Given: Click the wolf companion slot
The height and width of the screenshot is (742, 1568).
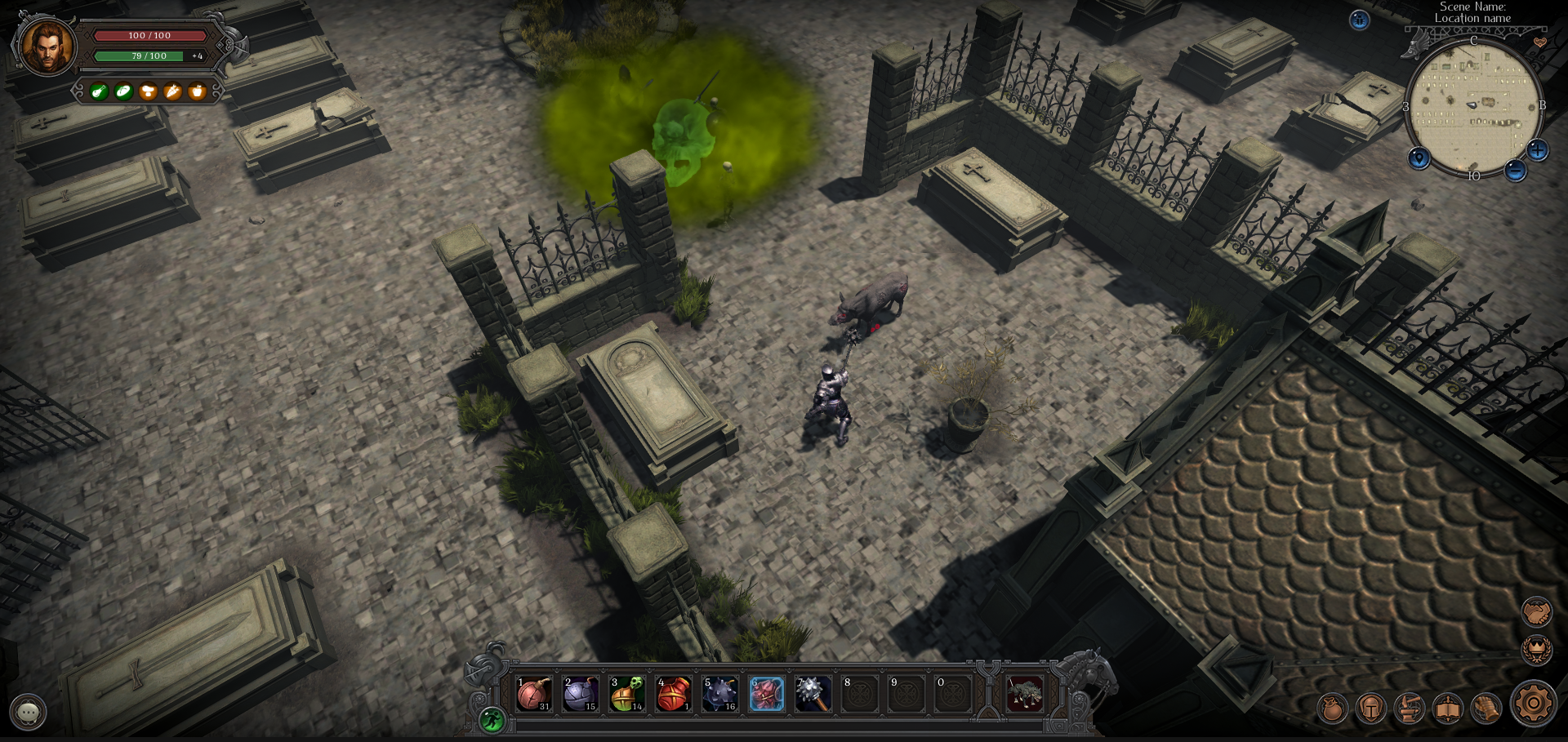Looking at the screenshot, I should click(1024, 694).
